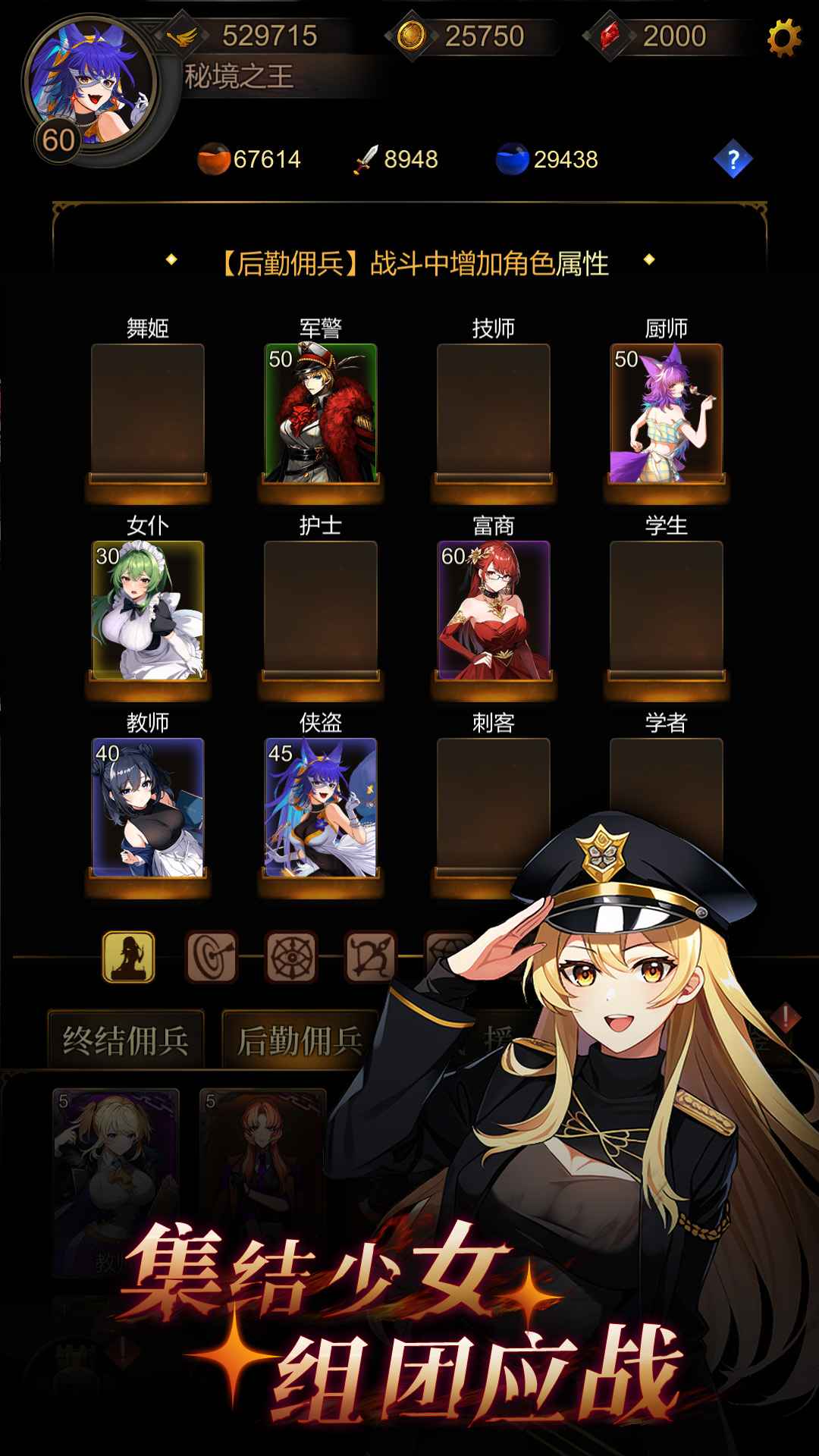Tap the blue question mark help icon

point(733,160)
